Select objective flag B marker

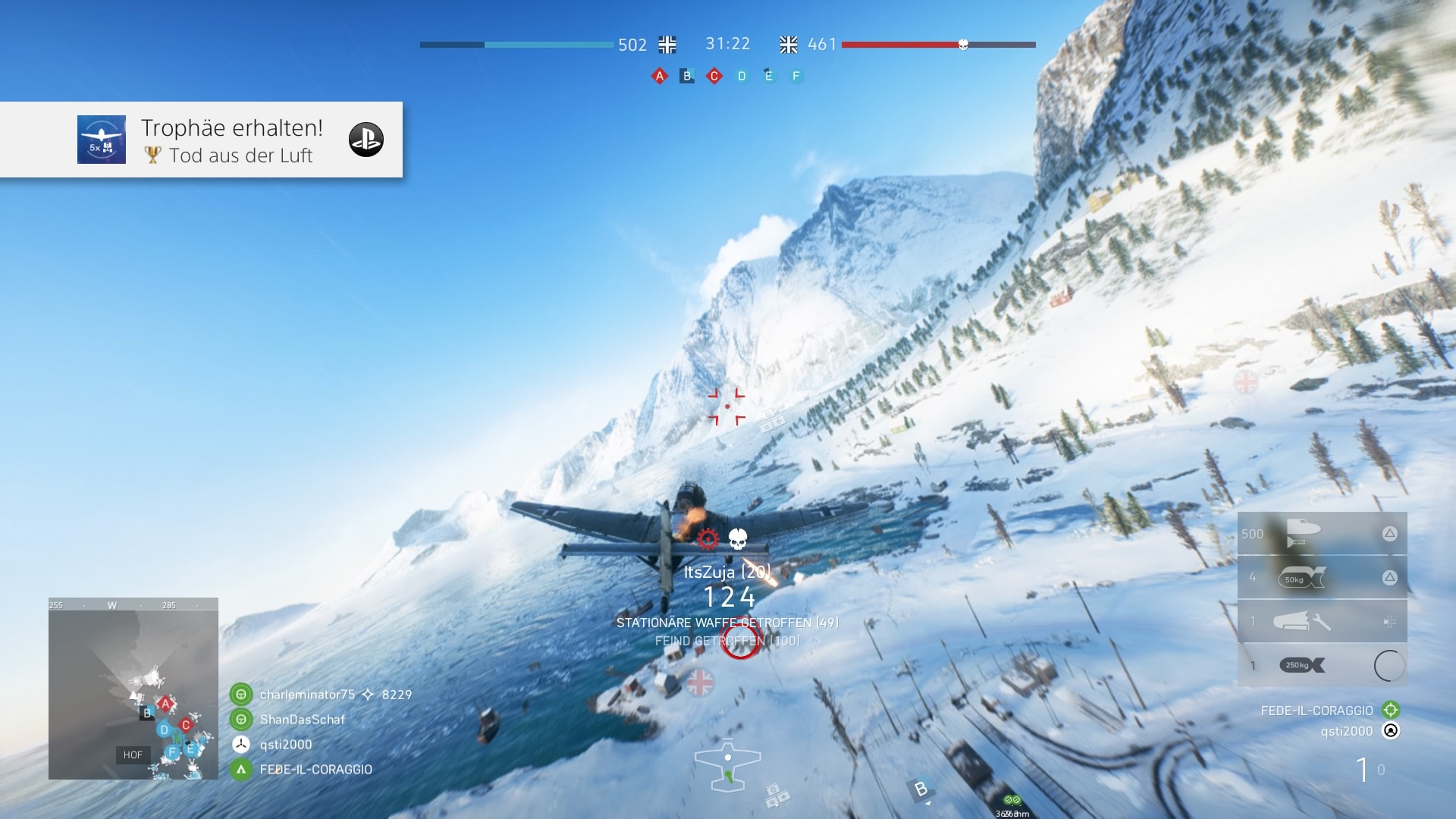[x=687, y=76]
